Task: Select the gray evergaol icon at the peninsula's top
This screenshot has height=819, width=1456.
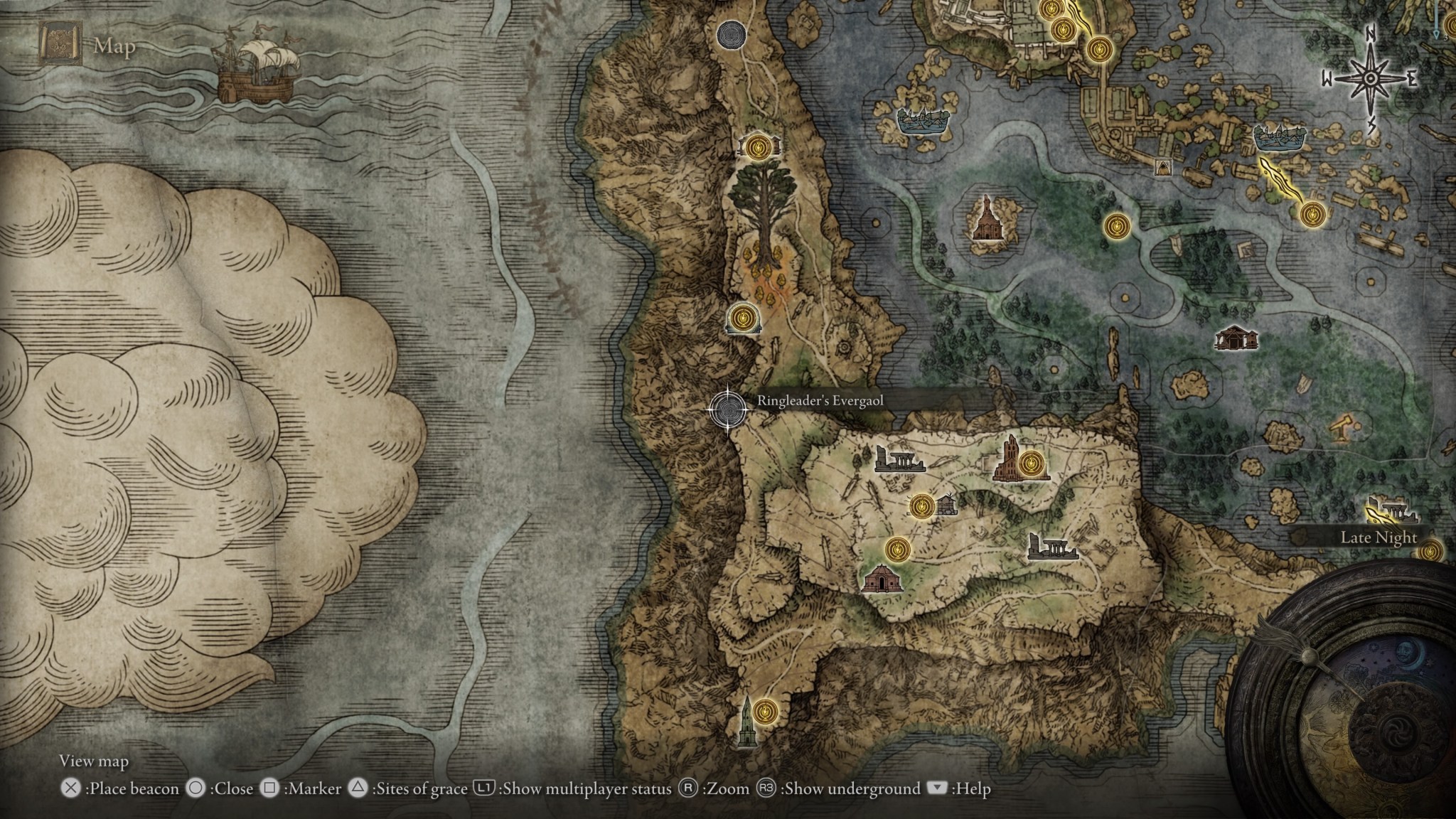Action: [x=730, y=33]
